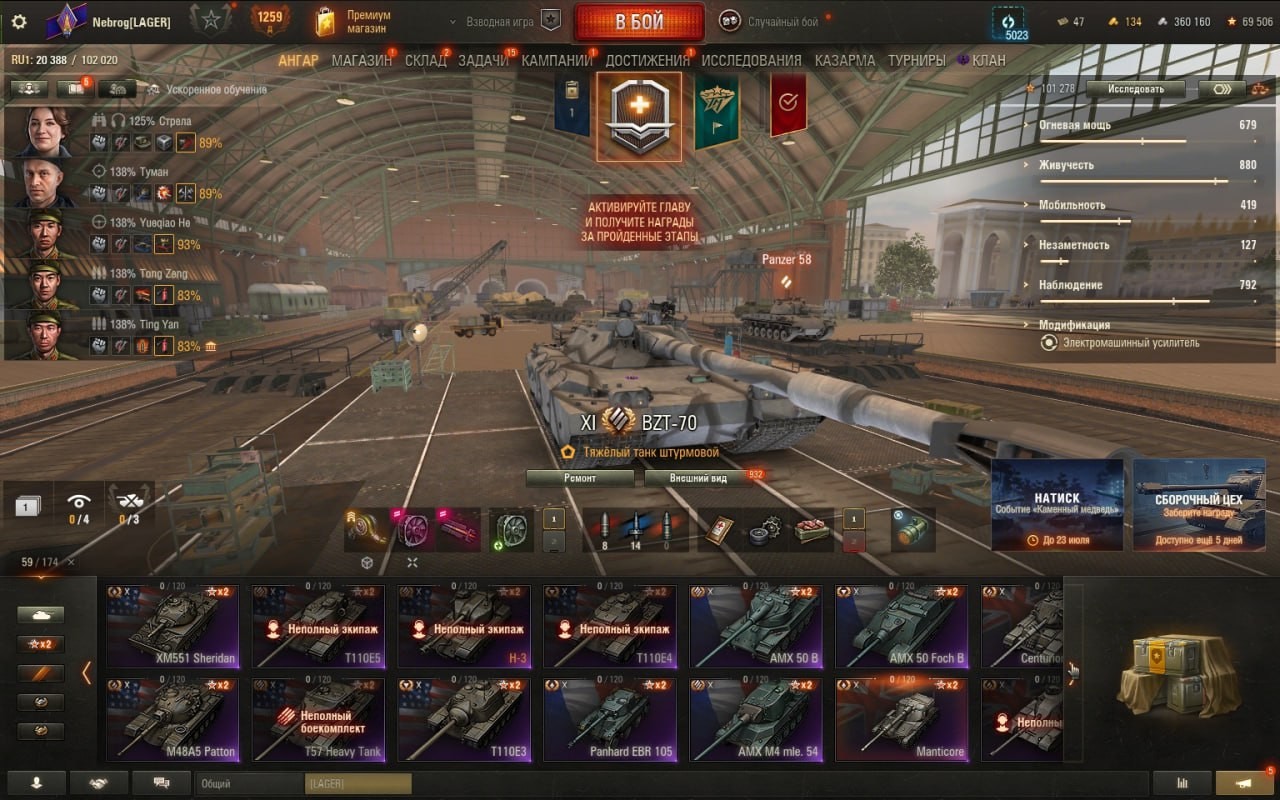The width and height of the screenshot is (1280, 800).
Task: Repair the tank with Ремонт button
Action: [580, 478]
